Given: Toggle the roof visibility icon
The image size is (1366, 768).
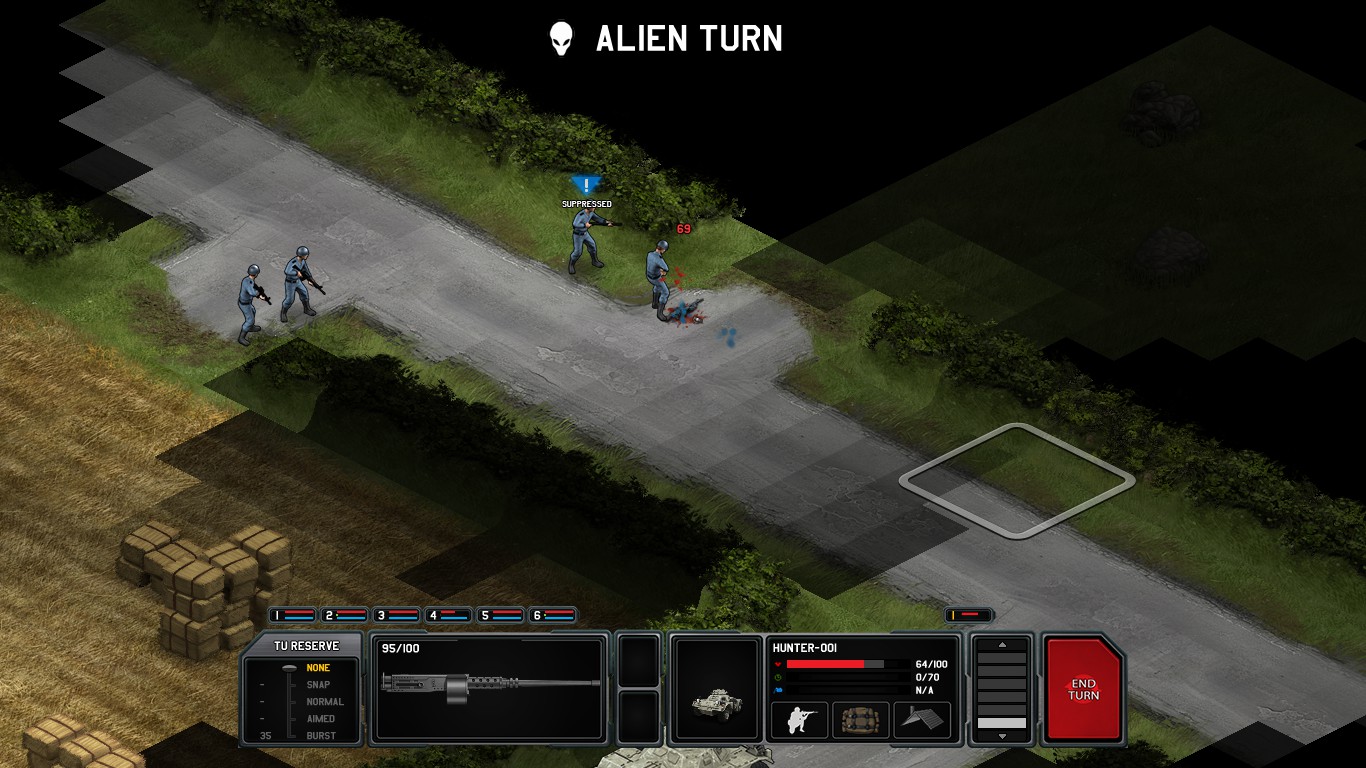Looking at the screenshot, I should click(x=922, y=720).
